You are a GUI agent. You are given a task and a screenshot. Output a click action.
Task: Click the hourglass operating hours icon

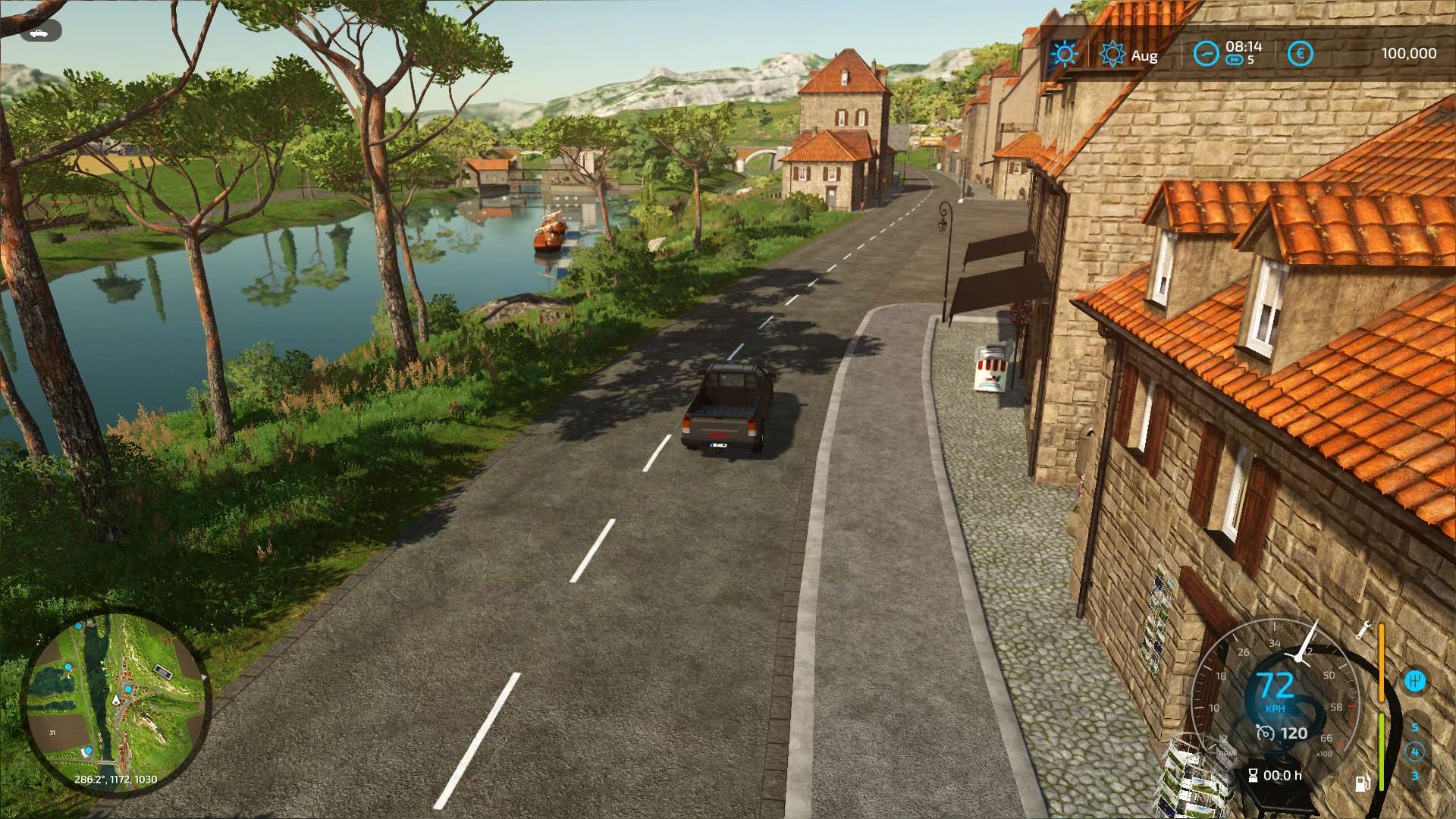pyautogui.click(x=1253, y=775)
